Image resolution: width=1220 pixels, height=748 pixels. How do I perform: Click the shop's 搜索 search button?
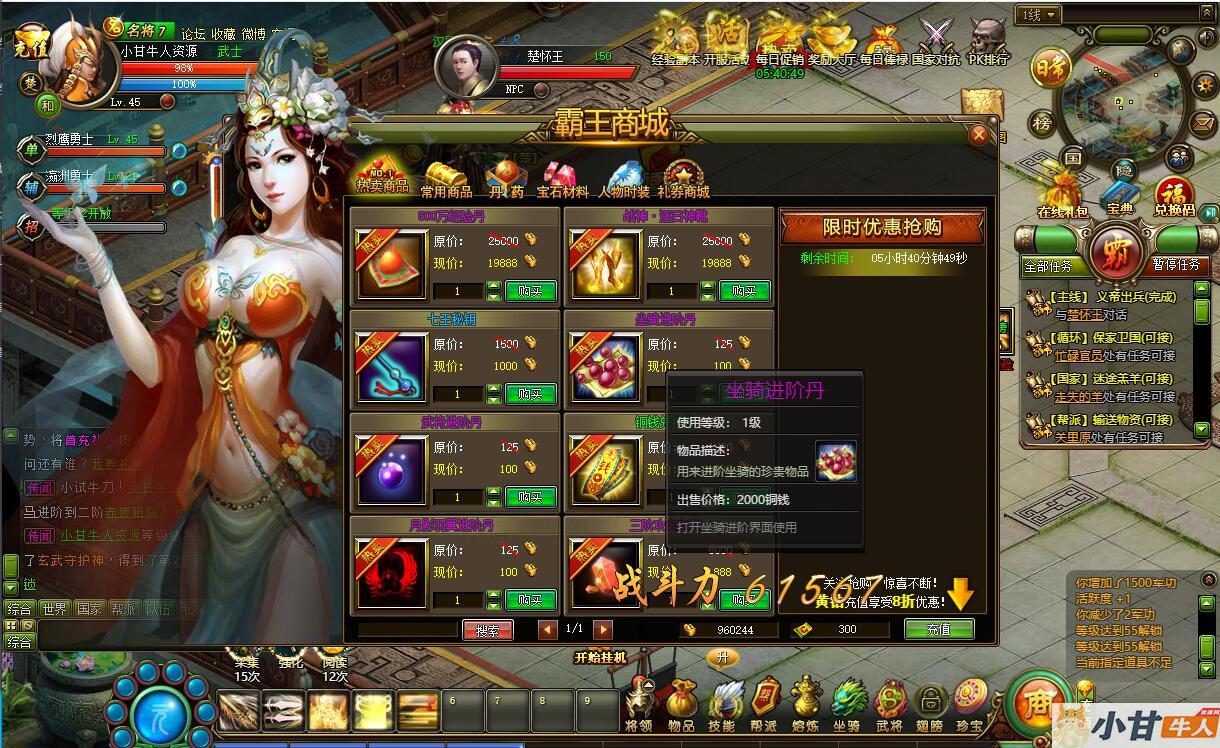pos(488,630)
